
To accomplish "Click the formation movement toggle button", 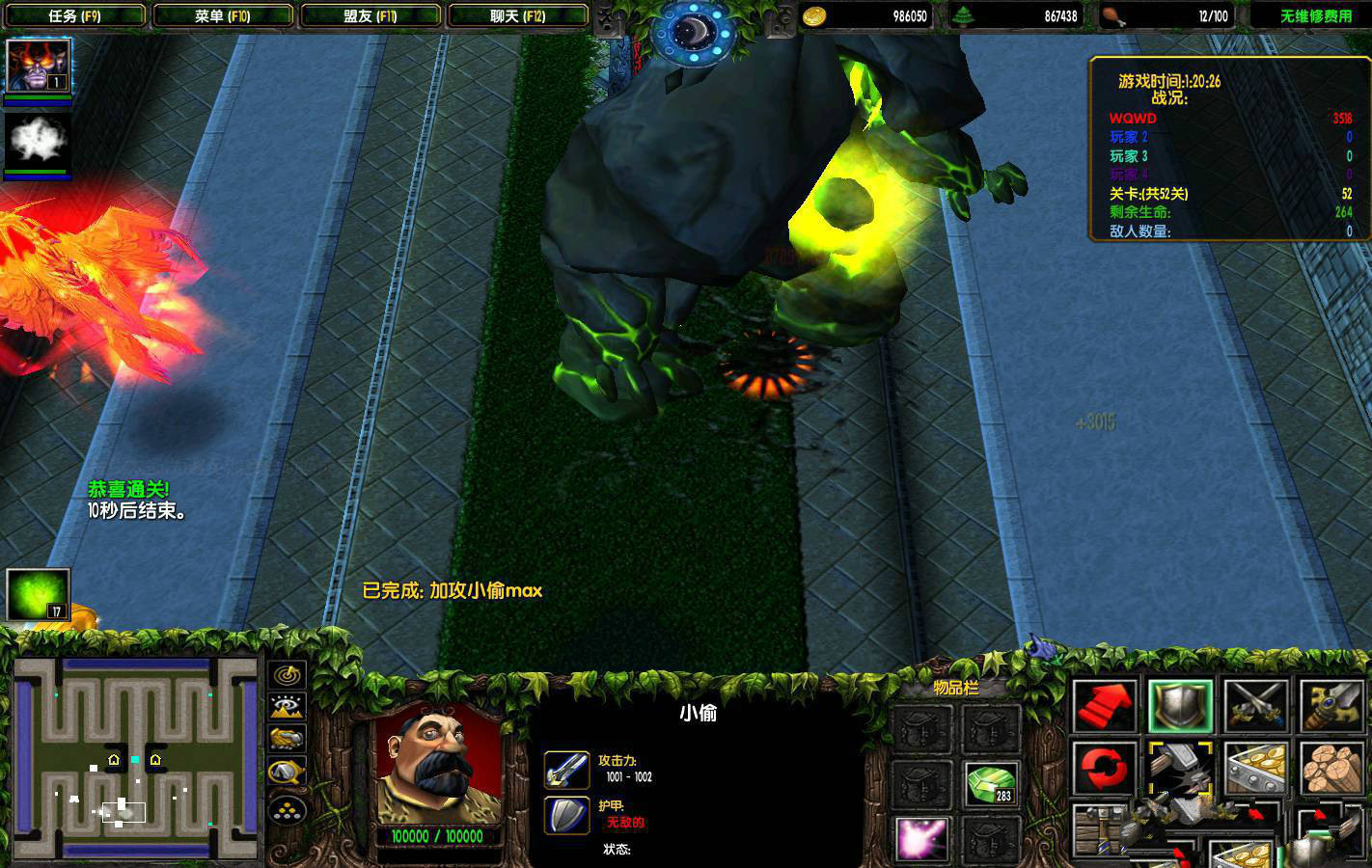I will pos(288,810).
